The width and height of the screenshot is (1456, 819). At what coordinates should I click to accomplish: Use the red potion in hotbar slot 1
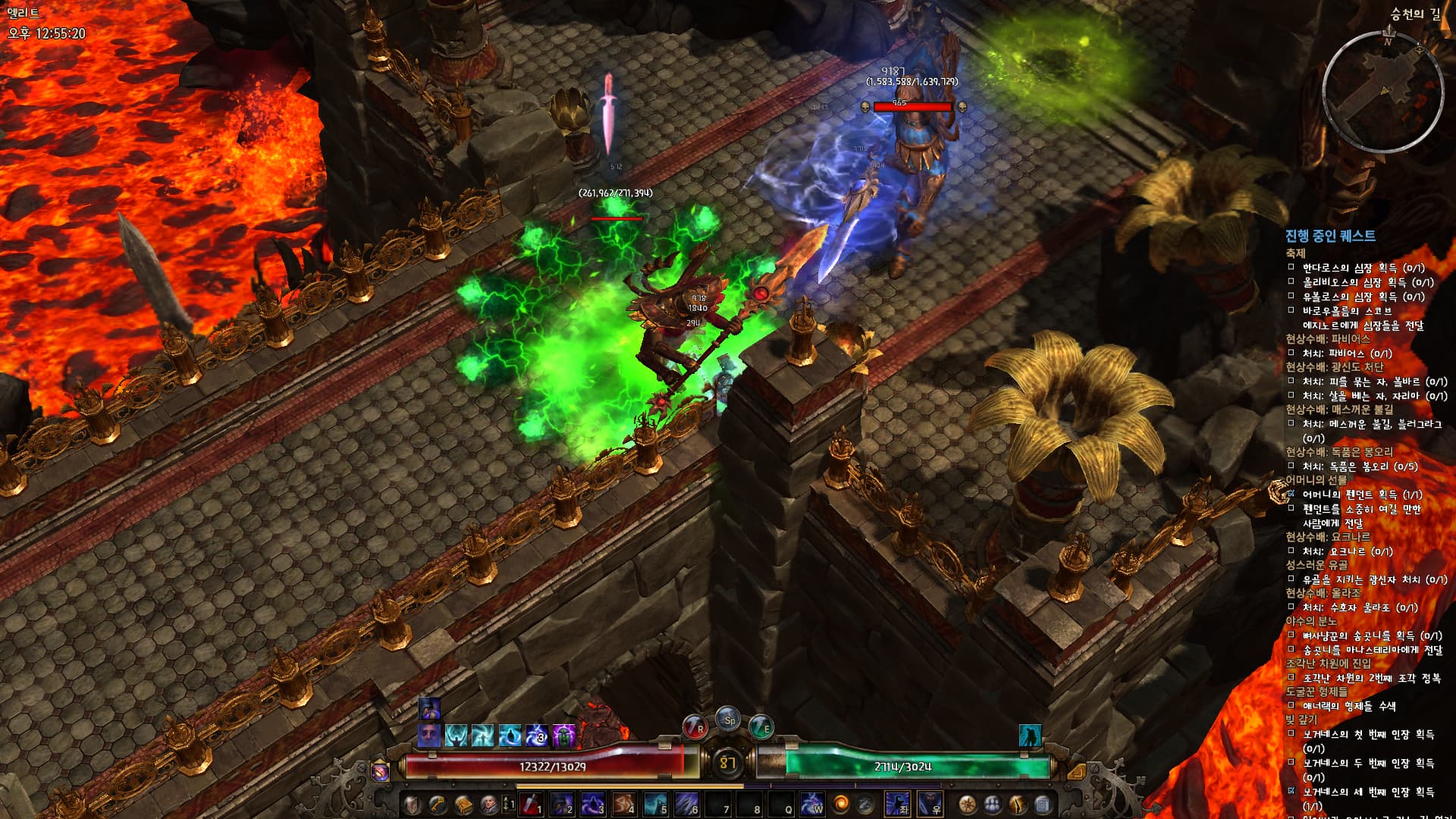[x=532, y=805]
